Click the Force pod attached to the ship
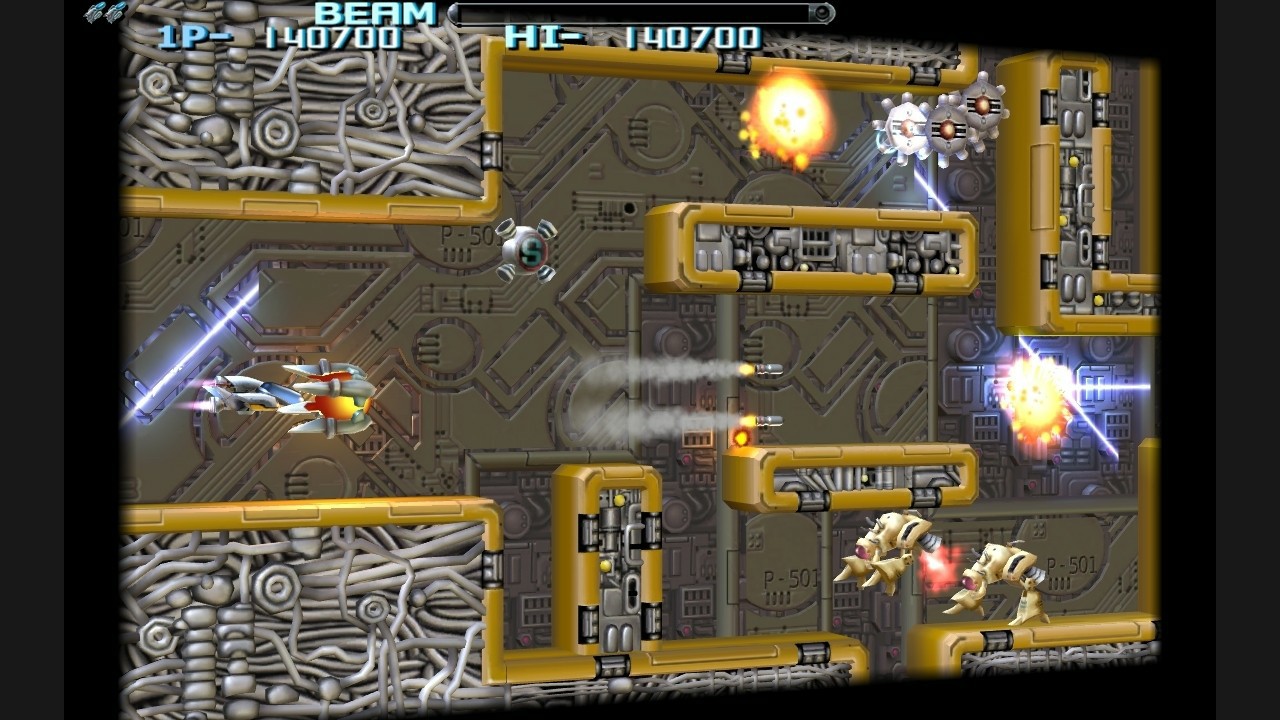This screenshot has height=720, width=1280. tap(345, 405)
